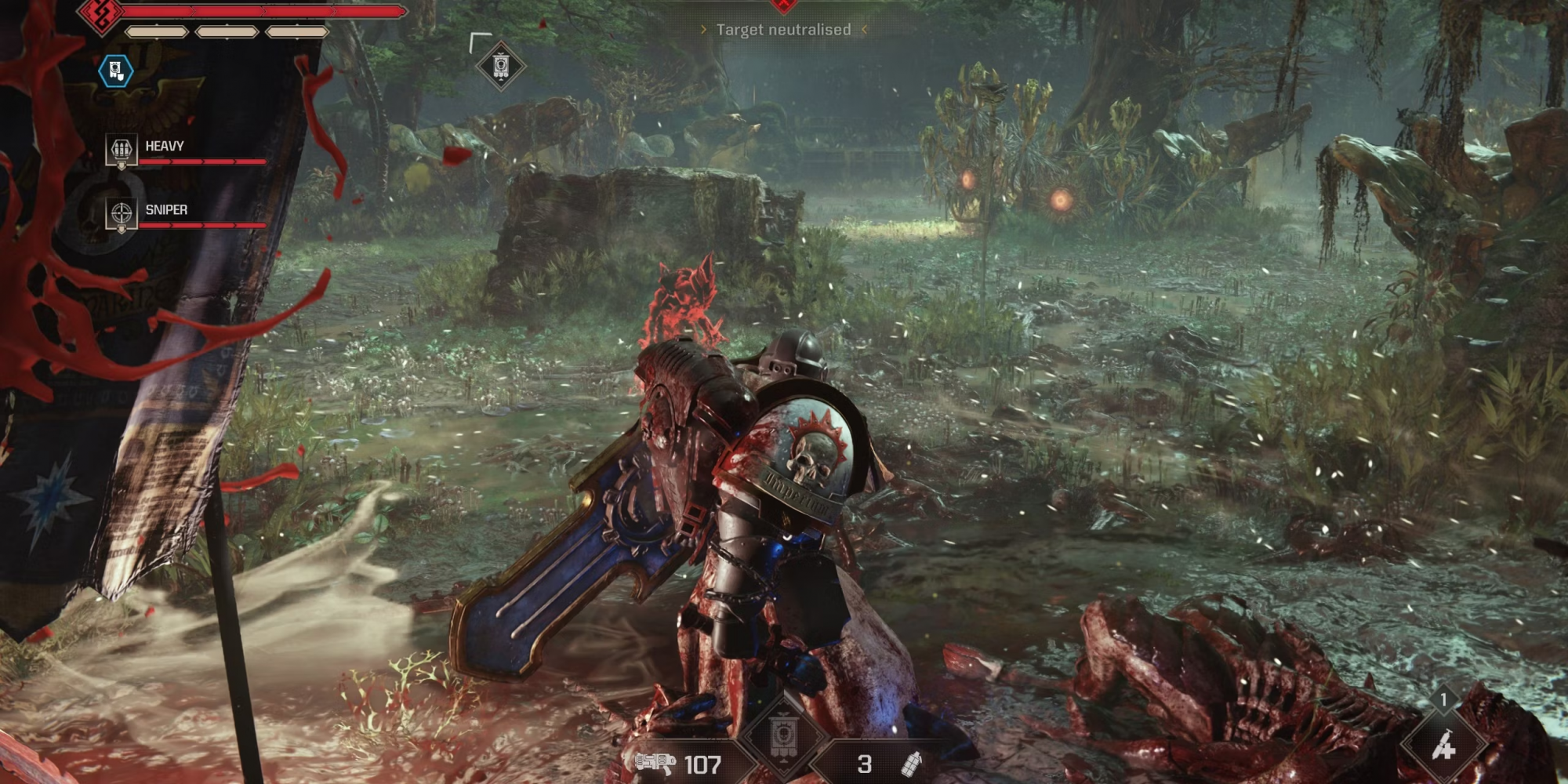The width and height of the screenshot is (1568, 784).
Task: Use the stimm item slot diamond
Action: point(1443,747)
